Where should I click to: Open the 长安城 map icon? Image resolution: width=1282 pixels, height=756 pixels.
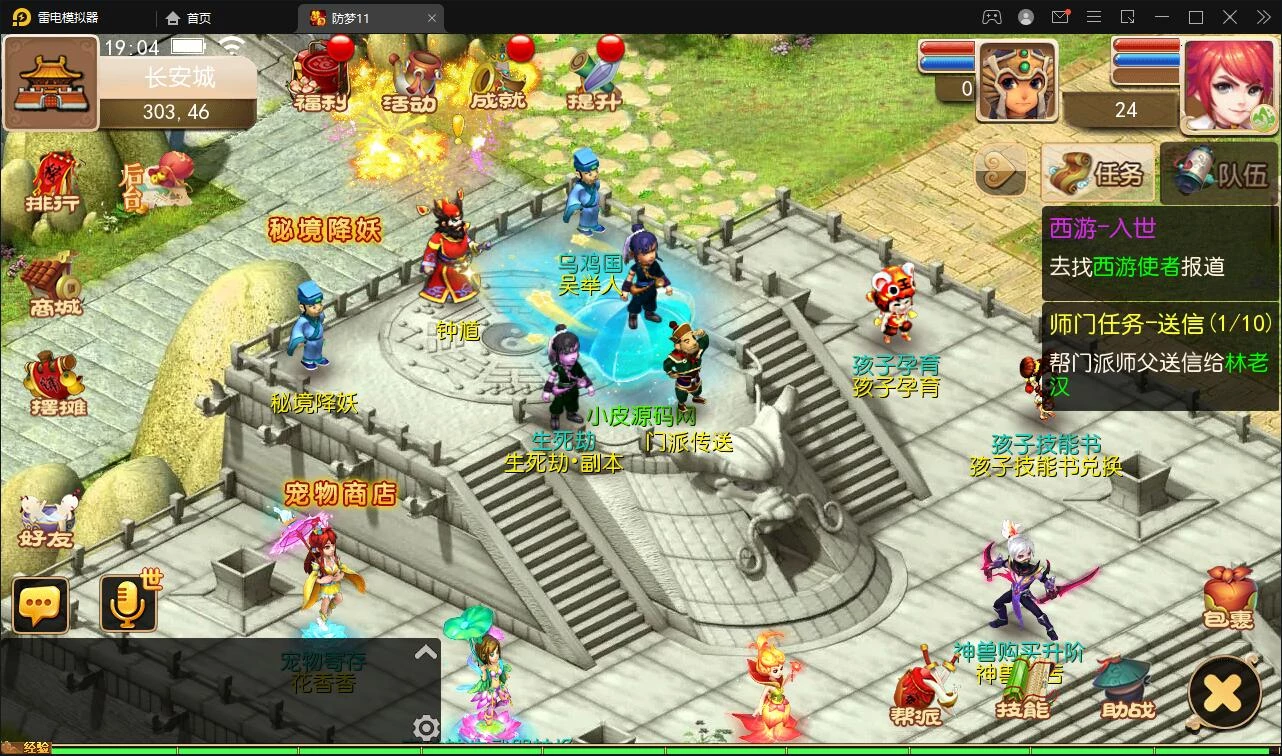click(x=51, y=84)
